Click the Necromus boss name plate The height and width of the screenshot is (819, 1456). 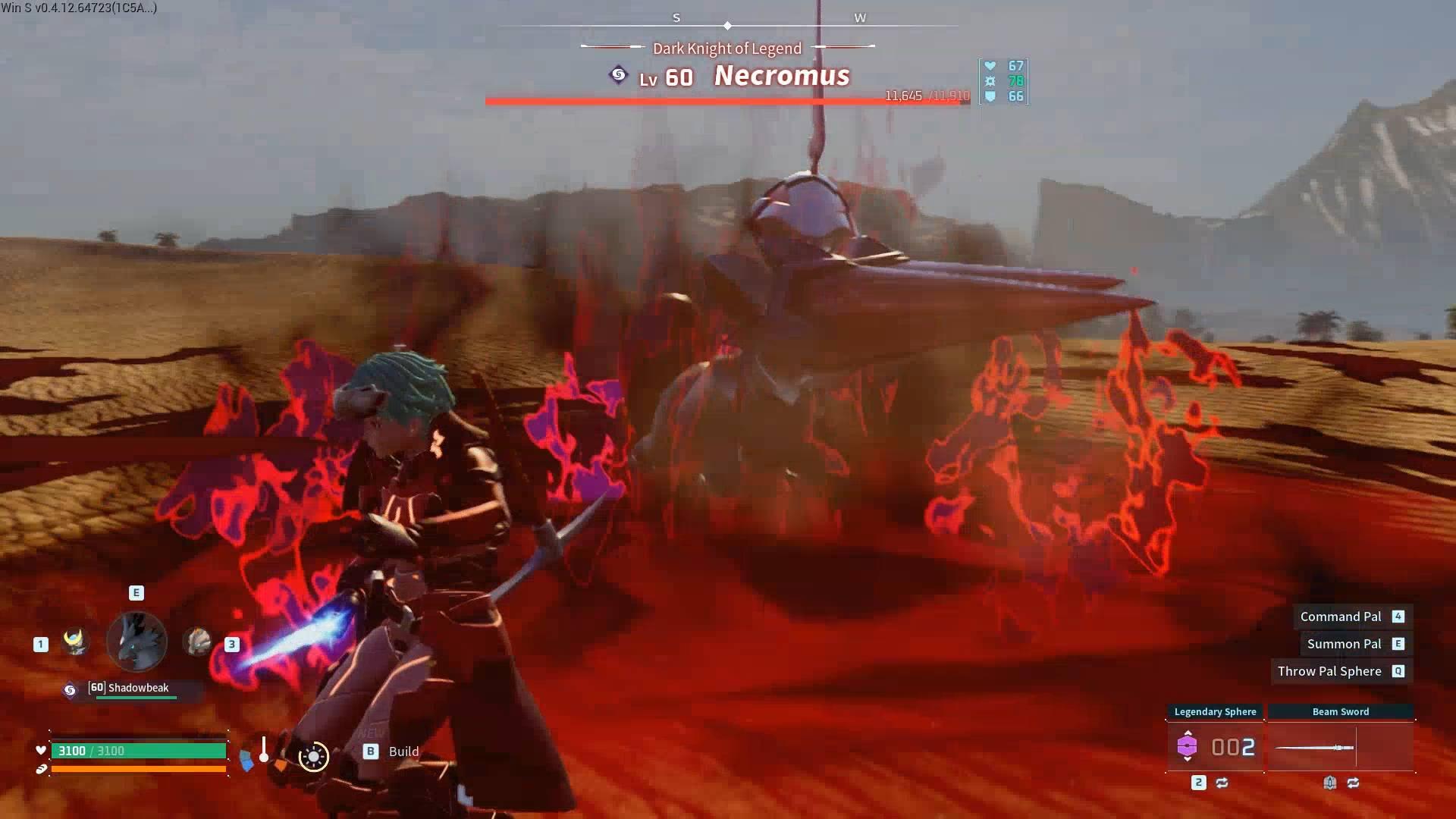[x=781, y=76]
